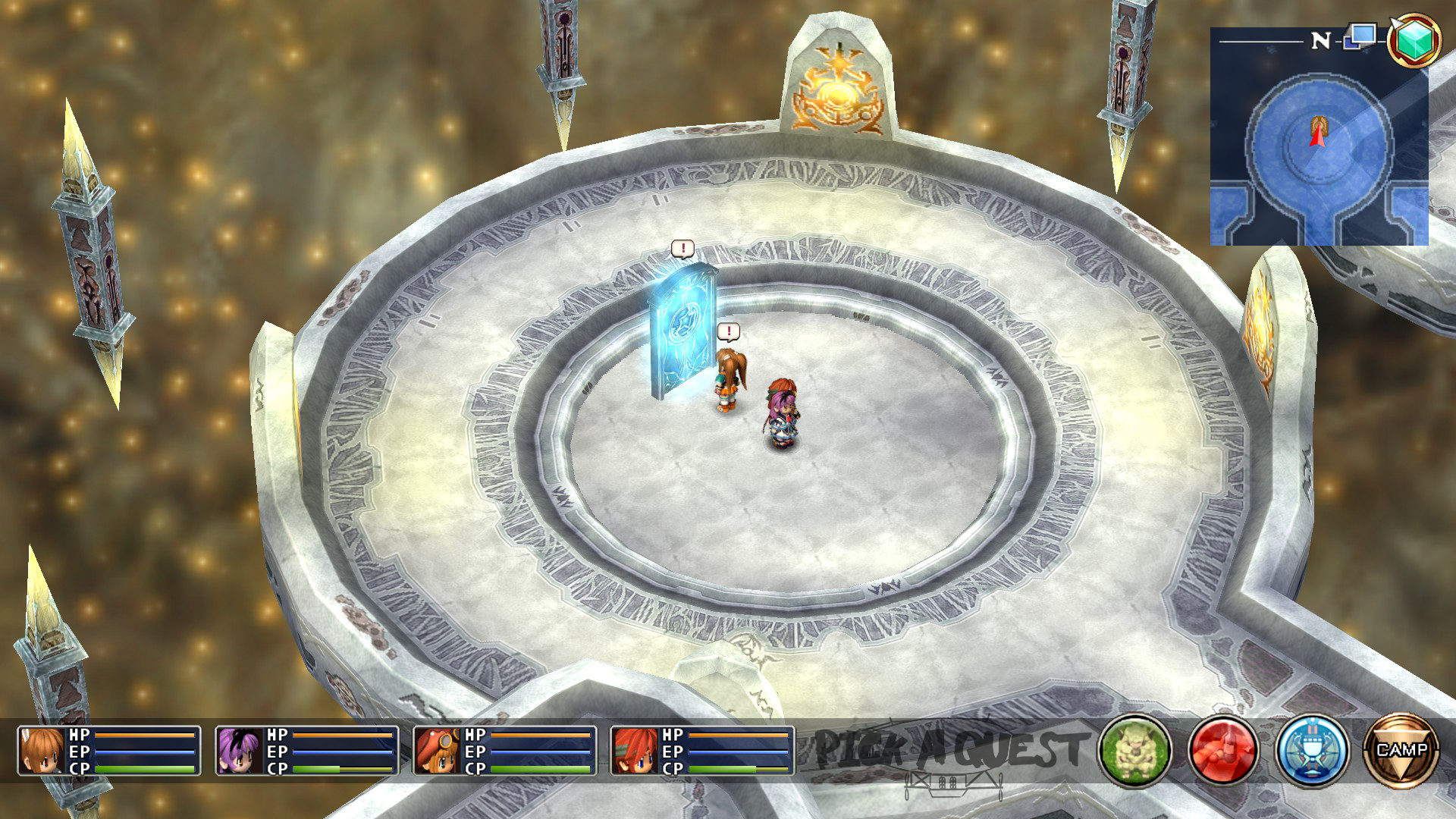This screenshot has height=819, width=1456.
Task: Choose the goggles girl's portrait
Action: point(438,751)
